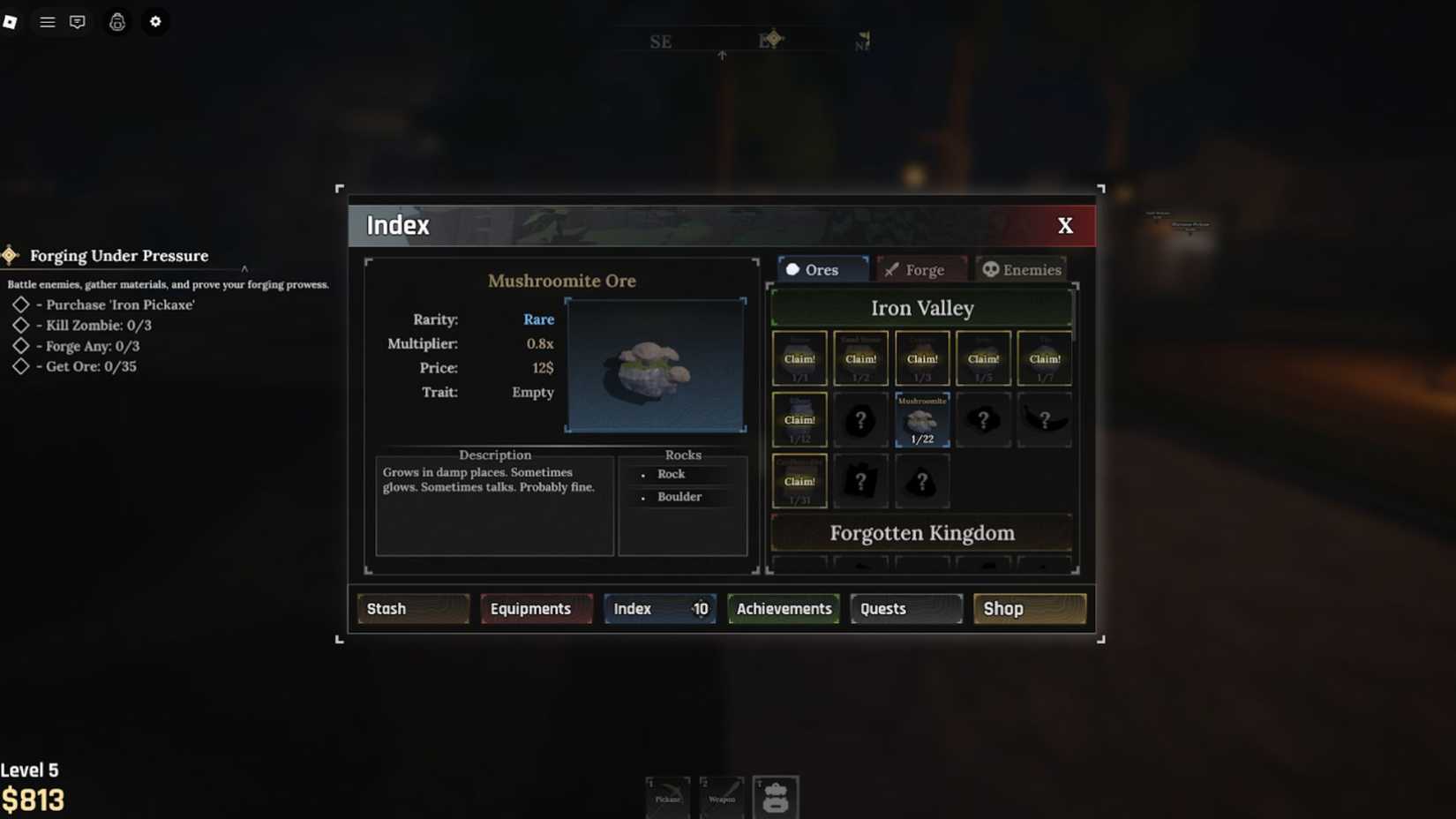Open the chat bubble at top left
This screenshot has height=819, width=1456.
(77, 21)
